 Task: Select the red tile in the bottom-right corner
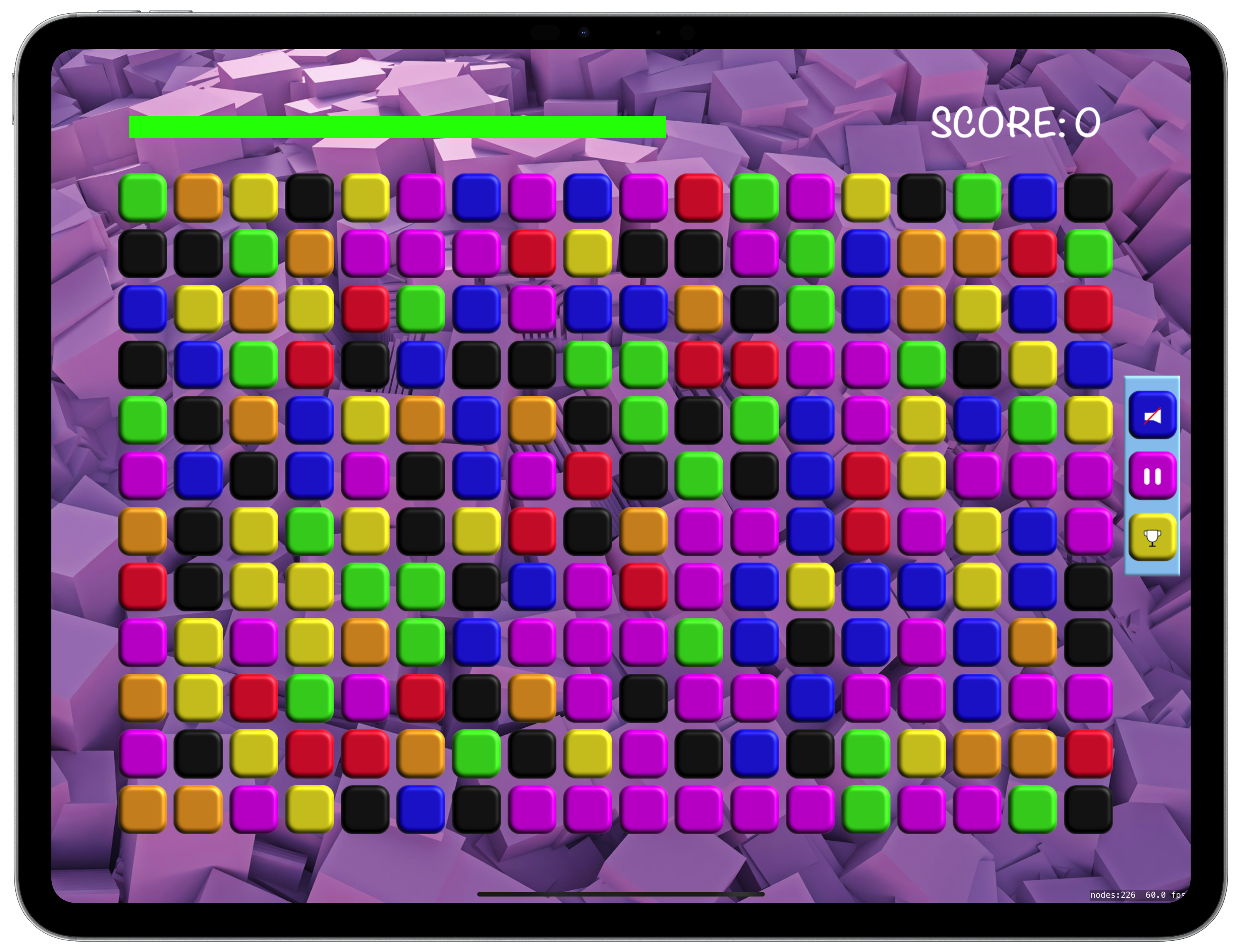(x=1088, y=754)
